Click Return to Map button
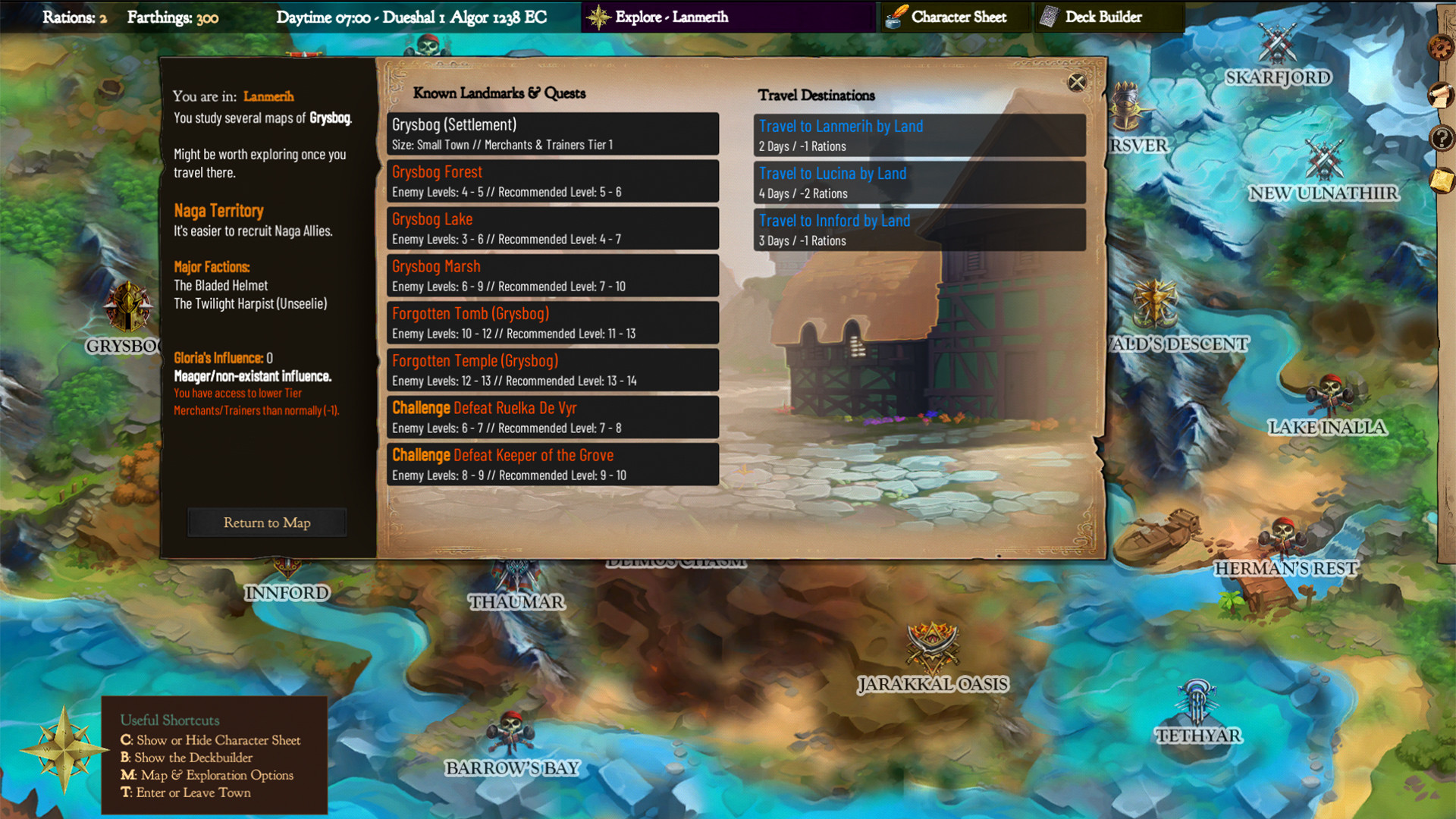The width and height of the screenshot is (1456, 819). pos(266,522)
